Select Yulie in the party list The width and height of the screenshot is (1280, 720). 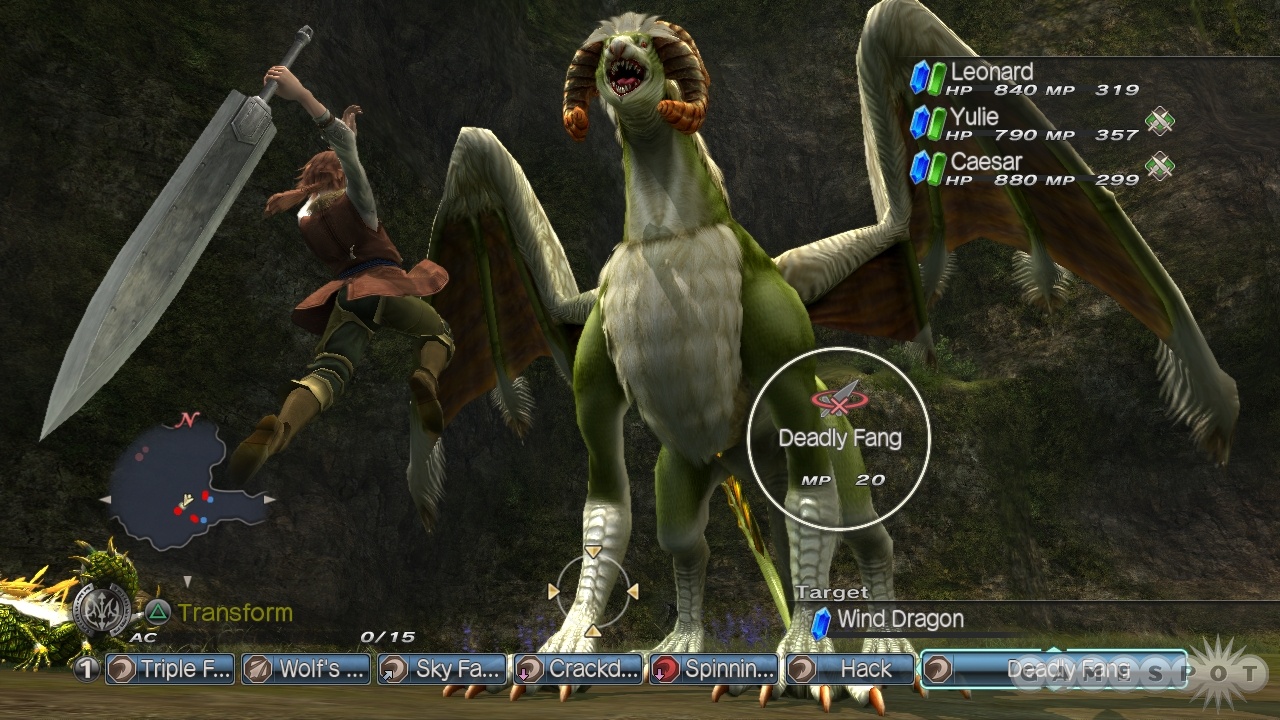973,118
